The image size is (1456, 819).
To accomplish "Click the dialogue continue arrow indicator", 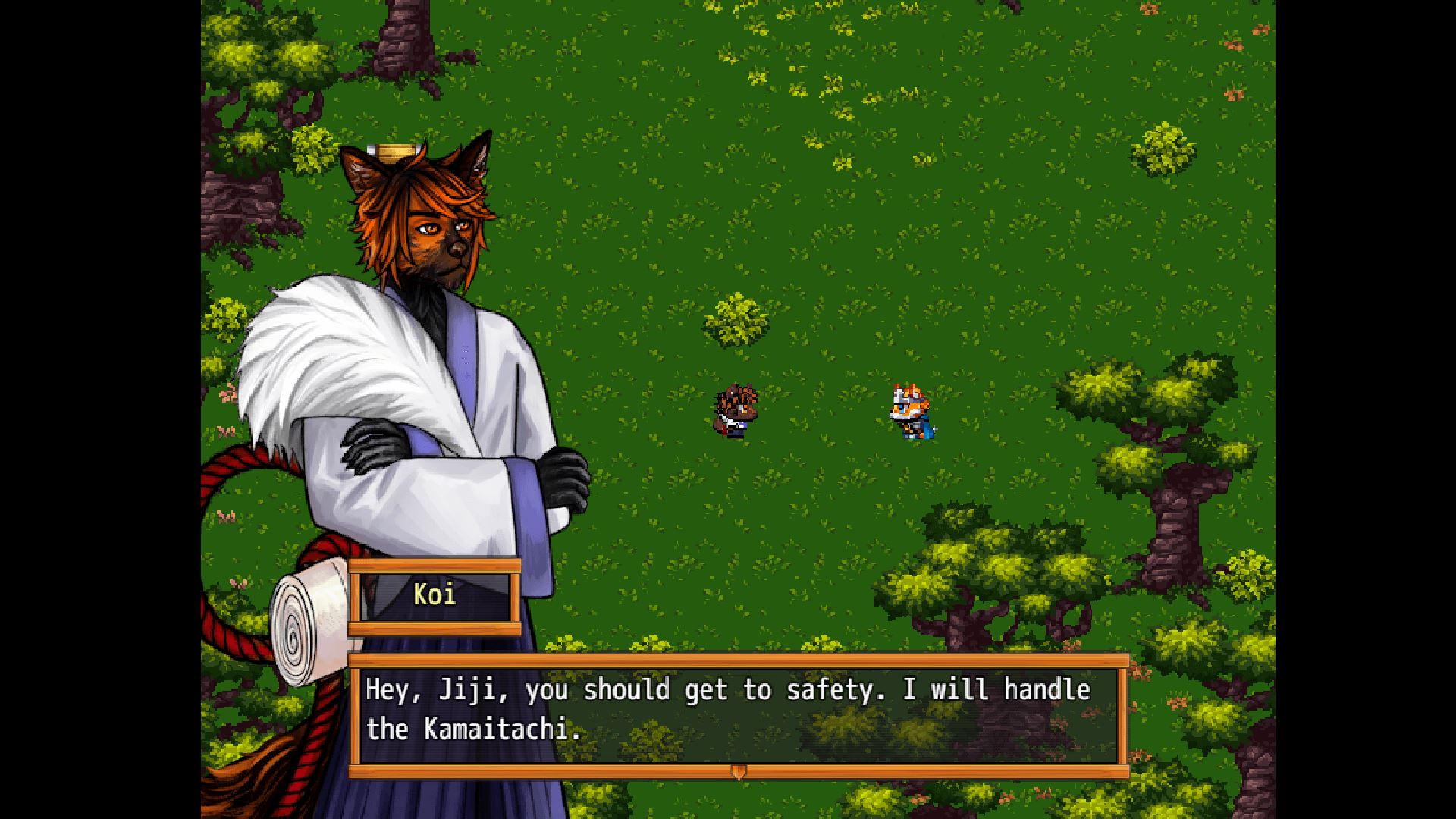I will pos(738,771).
